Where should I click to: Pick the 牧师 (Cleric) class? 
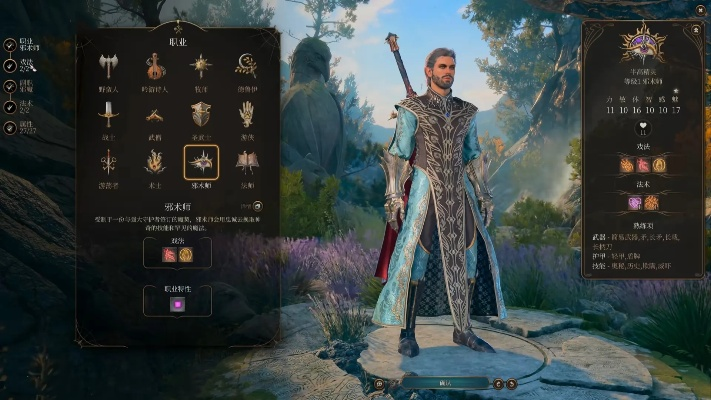[201, 67]
